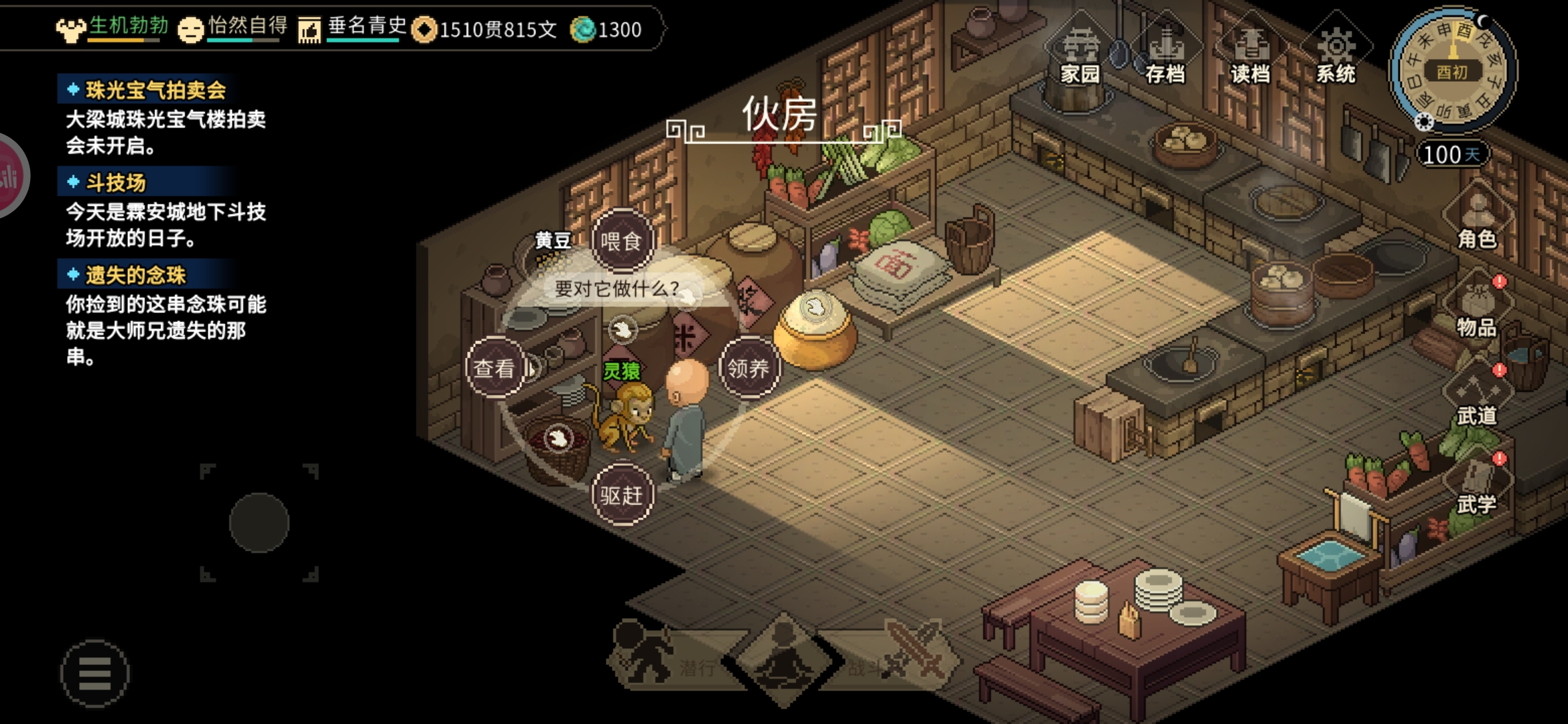Choose the 喂食 (feed) option
Image resolution: width=1568 pixels, height=724 pixels.
point(621,241)
